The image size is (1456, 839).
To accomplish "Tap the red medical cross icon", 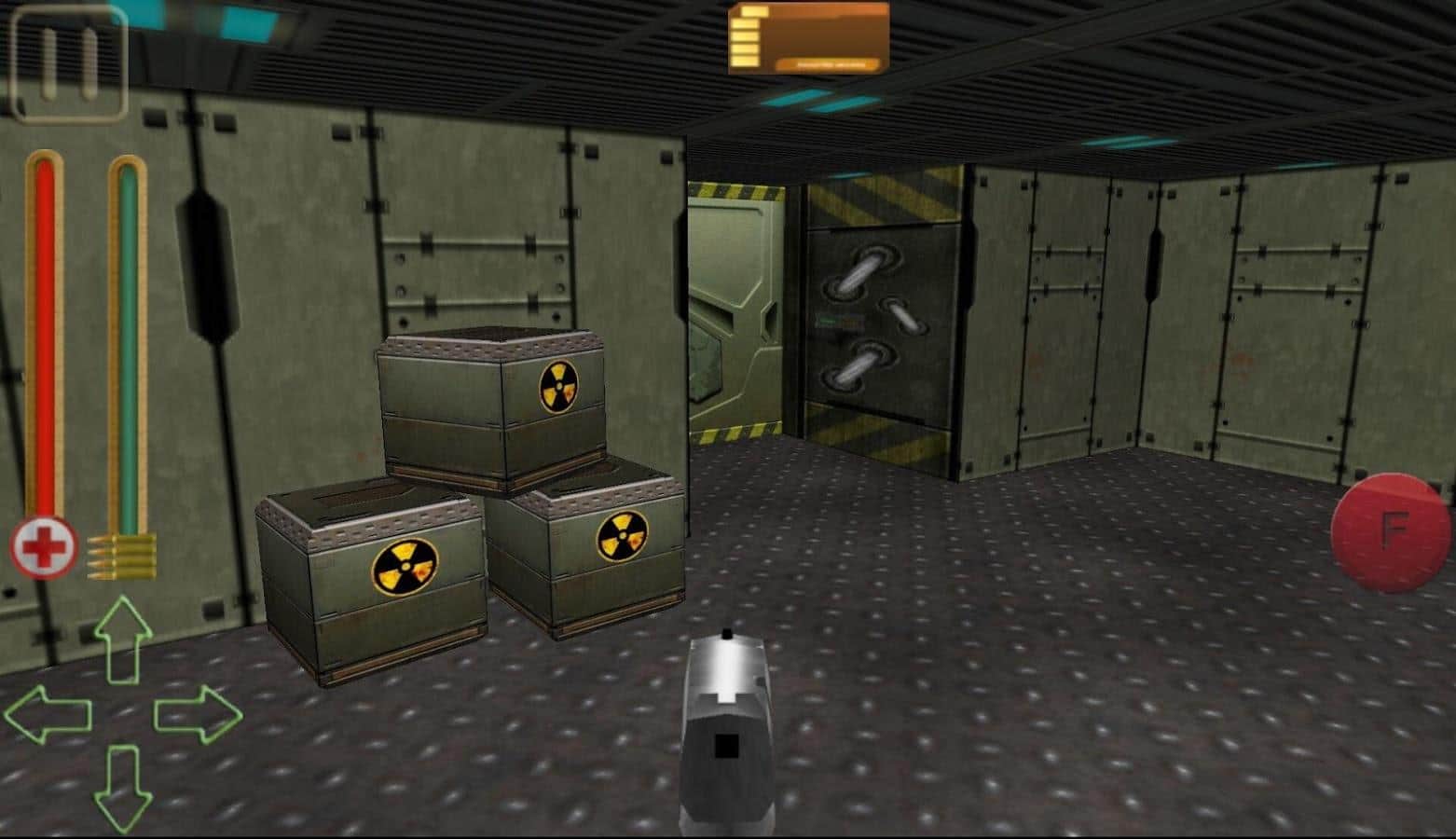I will point(39,548).
